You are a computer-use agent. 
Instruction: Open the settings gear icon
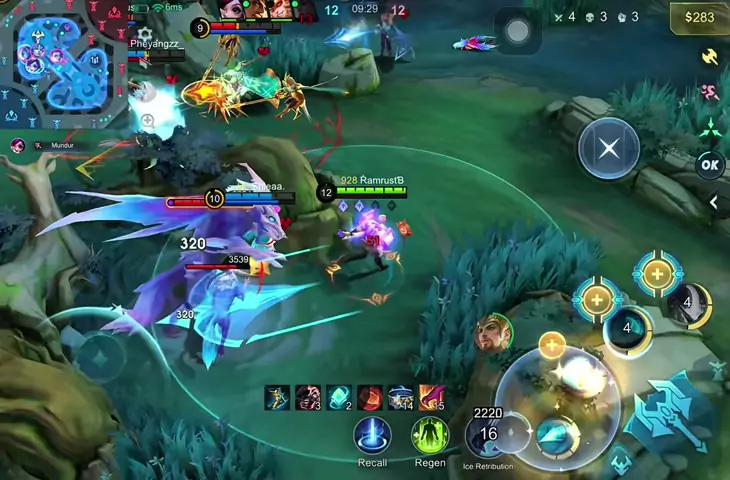pos(146,35)
